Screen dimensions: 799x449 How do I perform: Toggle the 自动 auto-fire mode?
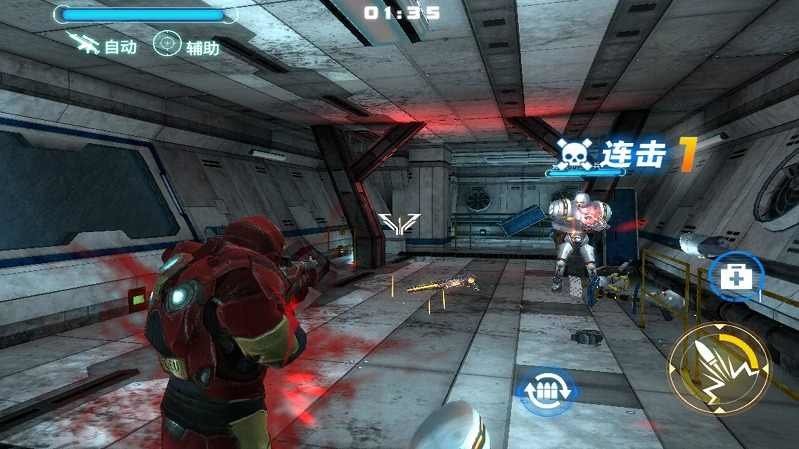pos(103,46)
